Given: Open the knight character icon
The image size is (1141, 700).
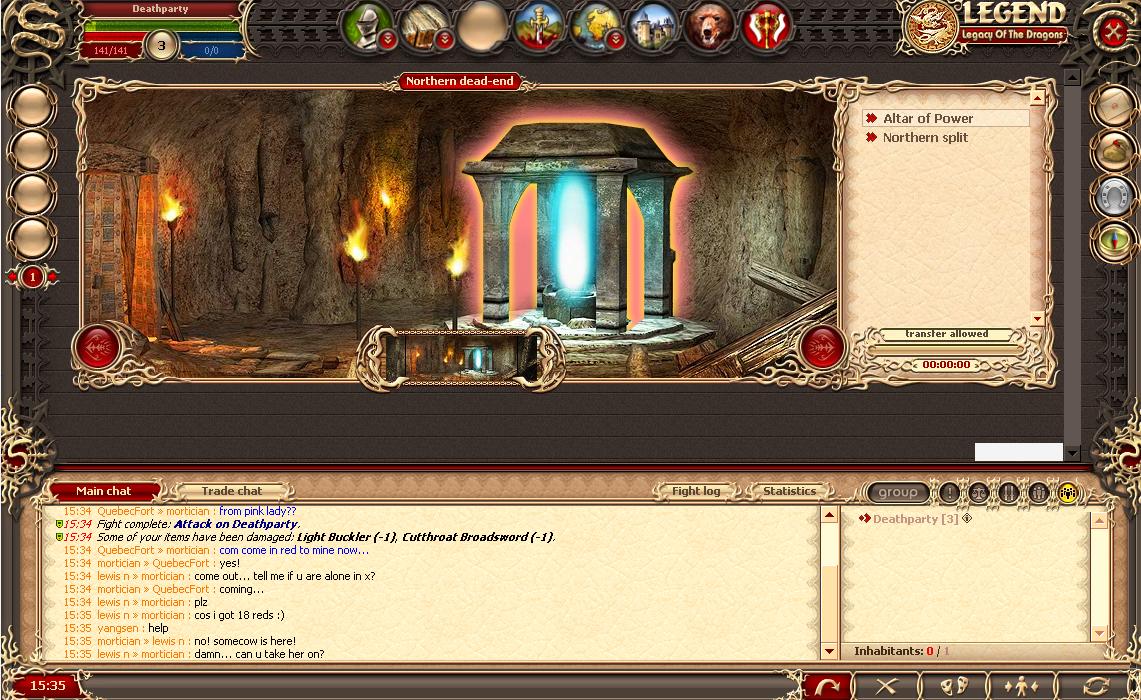Looking at the screenshot, I should [367, 25].
